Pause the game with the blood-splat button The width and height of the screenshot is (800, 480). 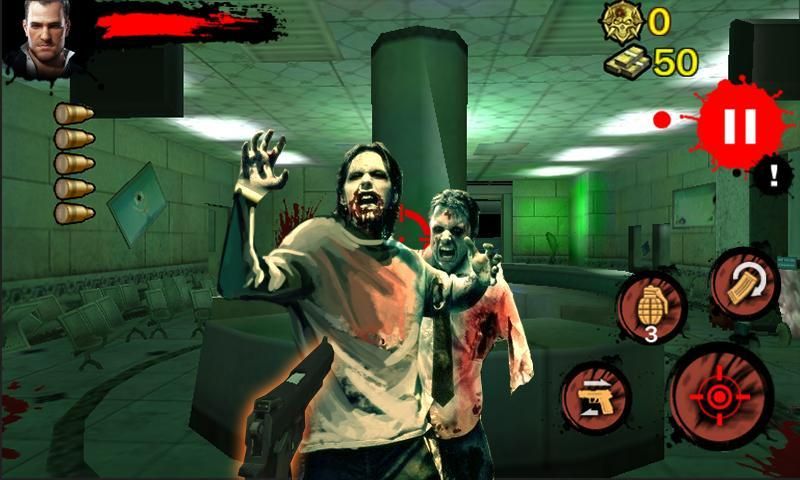[x=741, y=125]
